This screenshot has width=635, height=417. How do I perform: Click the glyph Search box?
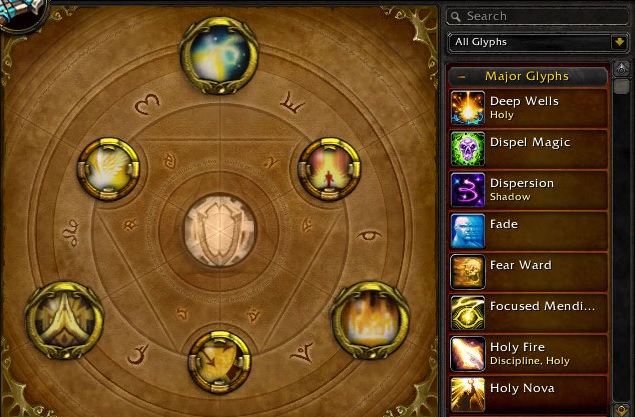click(x=538, y=16)
